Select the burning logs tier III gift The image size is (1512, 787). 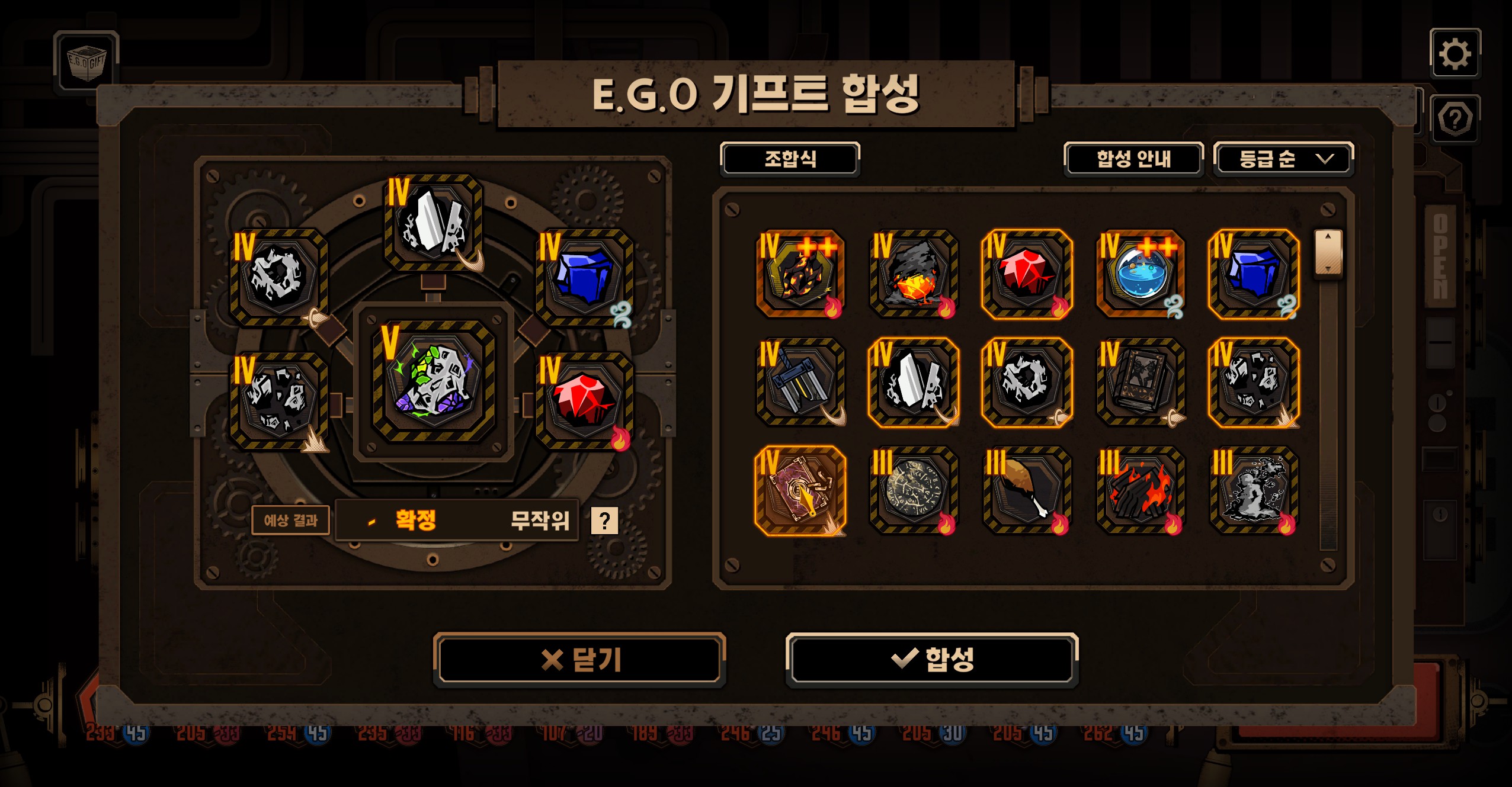click(x=1141, y=491)
